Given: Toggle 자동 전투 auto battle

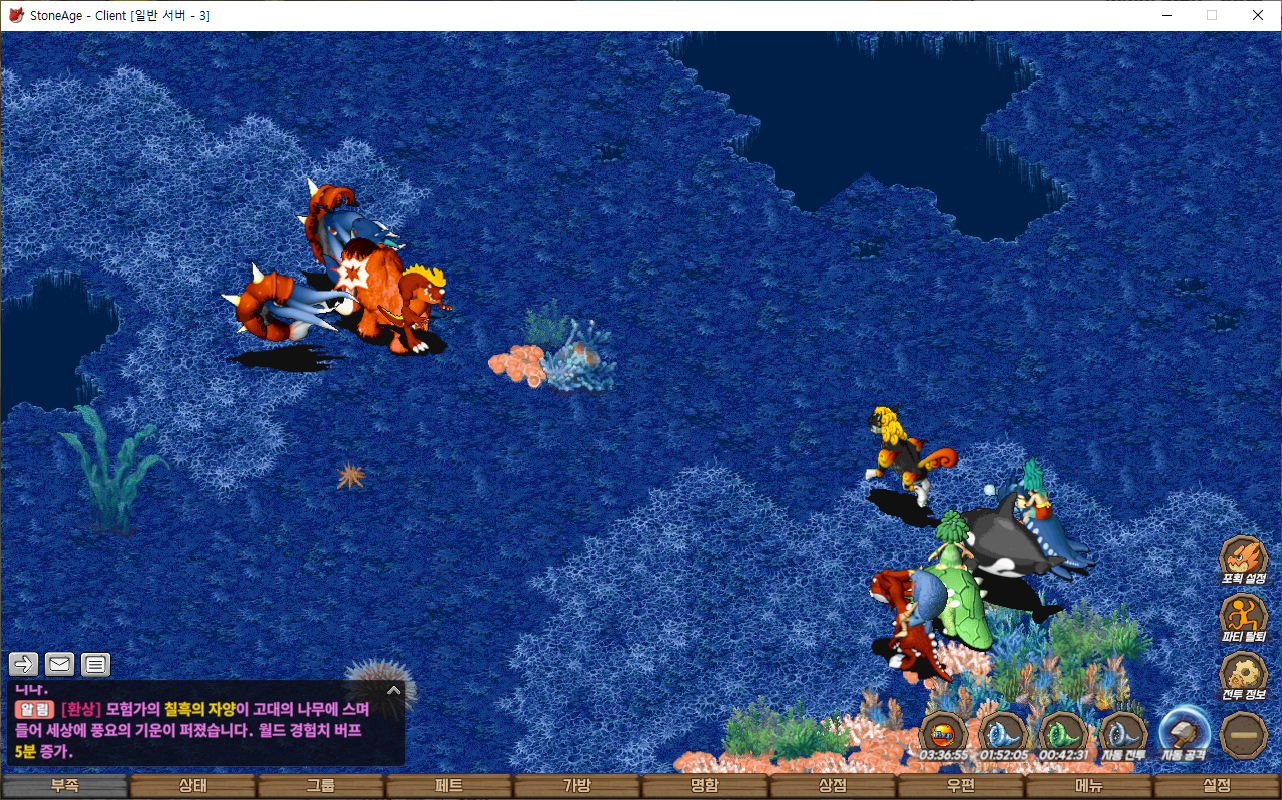Looking at the screenshot, I should pyautogui.click(x=1123, y=734).
